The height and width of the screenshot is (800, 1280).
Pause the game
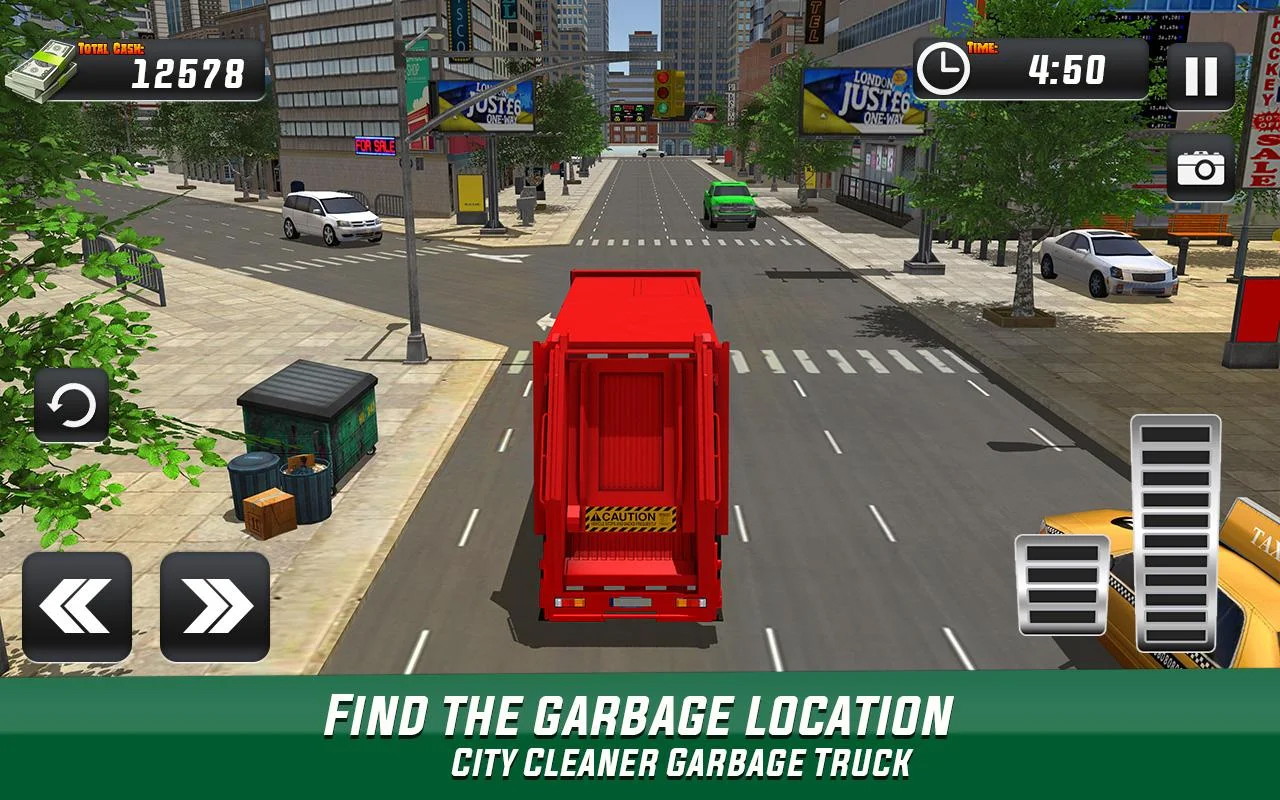point(1200,79)
